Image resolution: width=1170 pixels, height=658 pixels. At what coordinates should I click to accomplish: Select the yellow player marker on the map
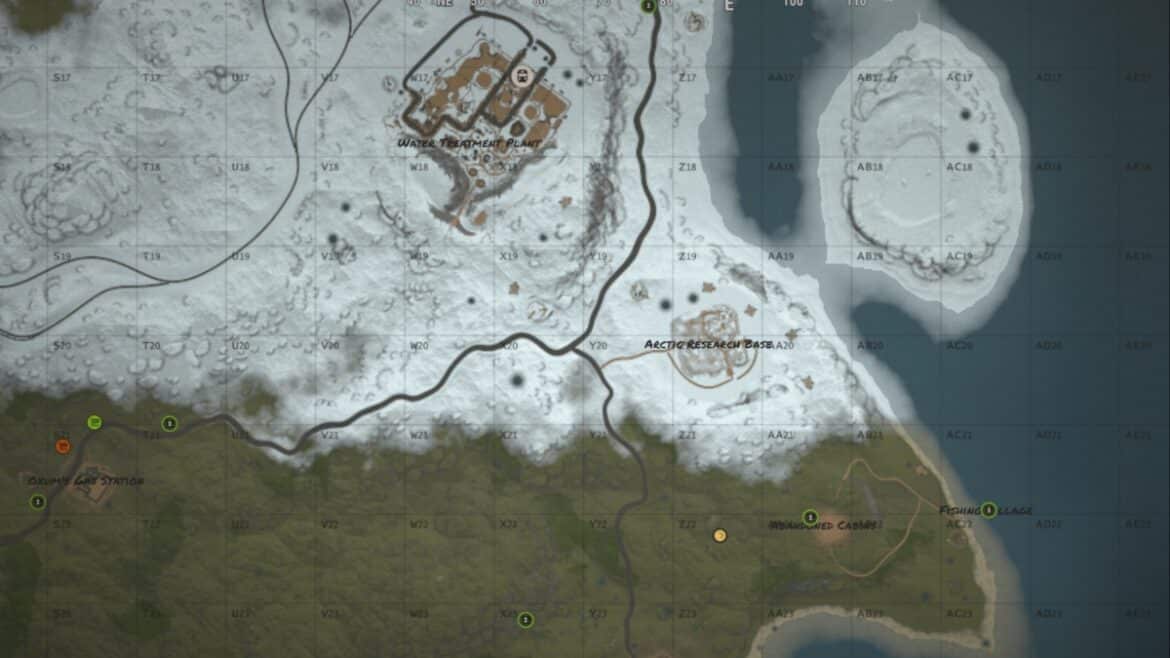(719, 535)
